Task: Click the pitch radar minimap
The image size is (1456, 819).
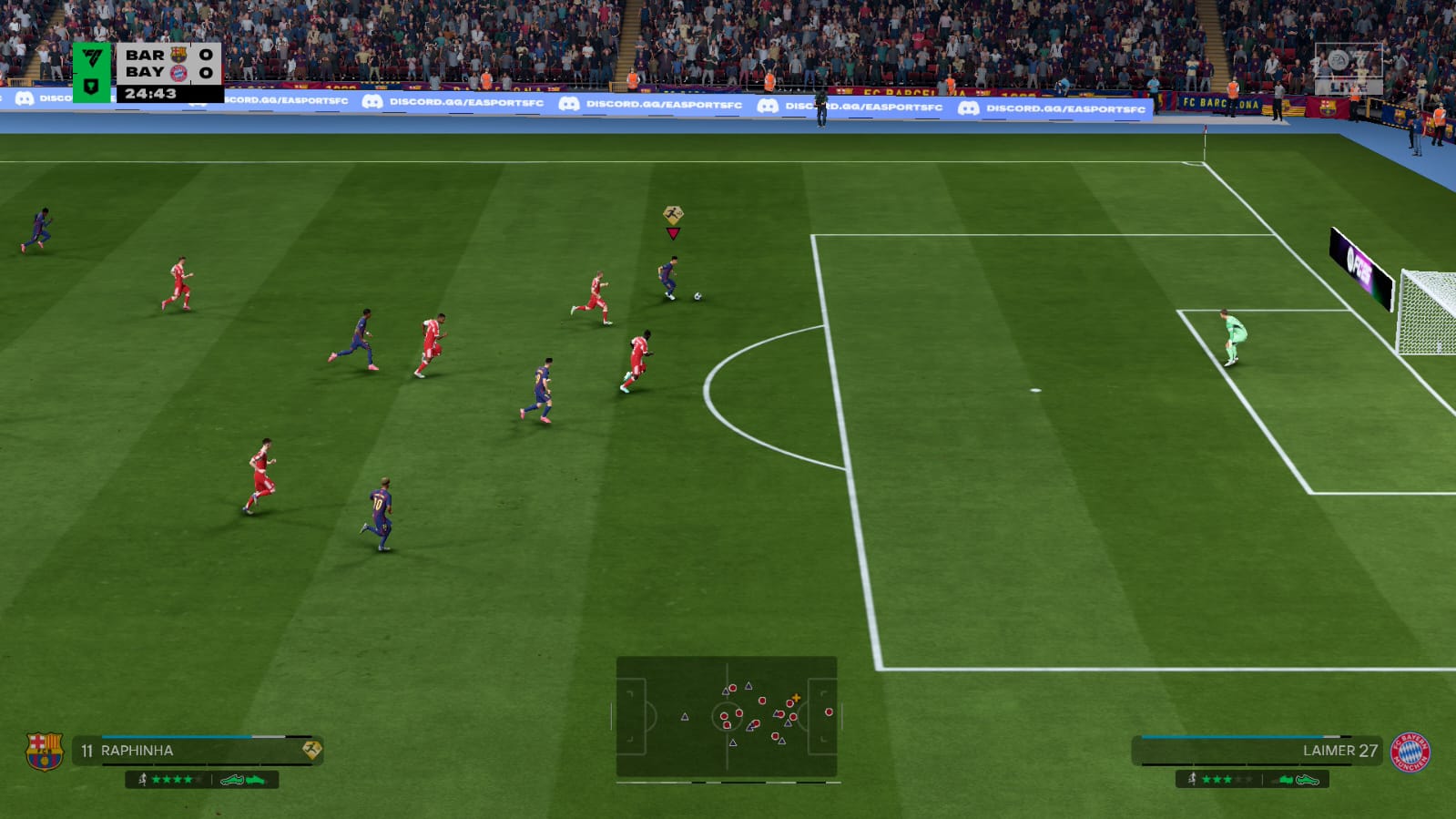Action: point(727,717)
